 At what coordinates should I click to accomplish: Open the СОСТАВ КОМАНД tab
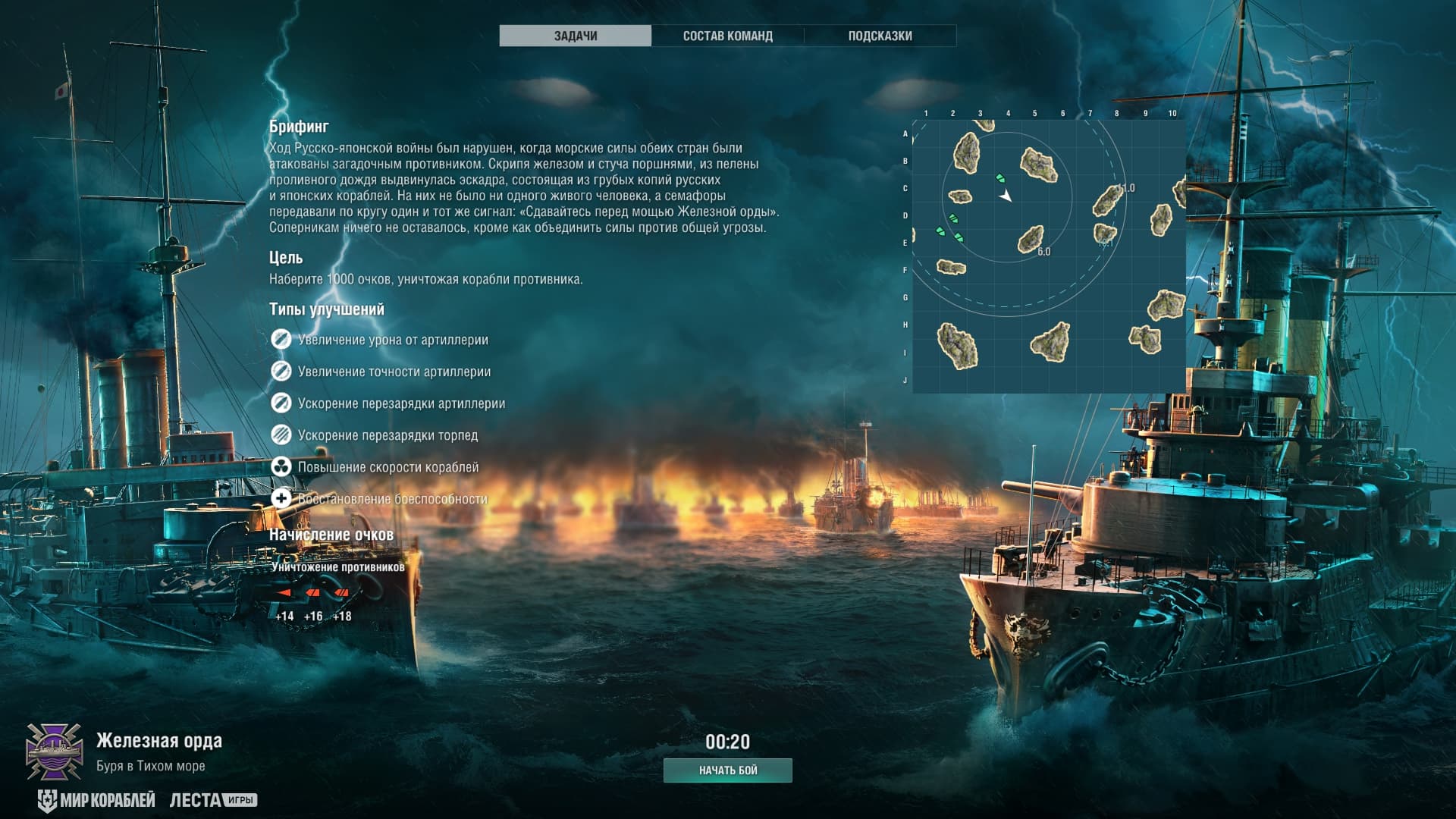click(727, 36)
